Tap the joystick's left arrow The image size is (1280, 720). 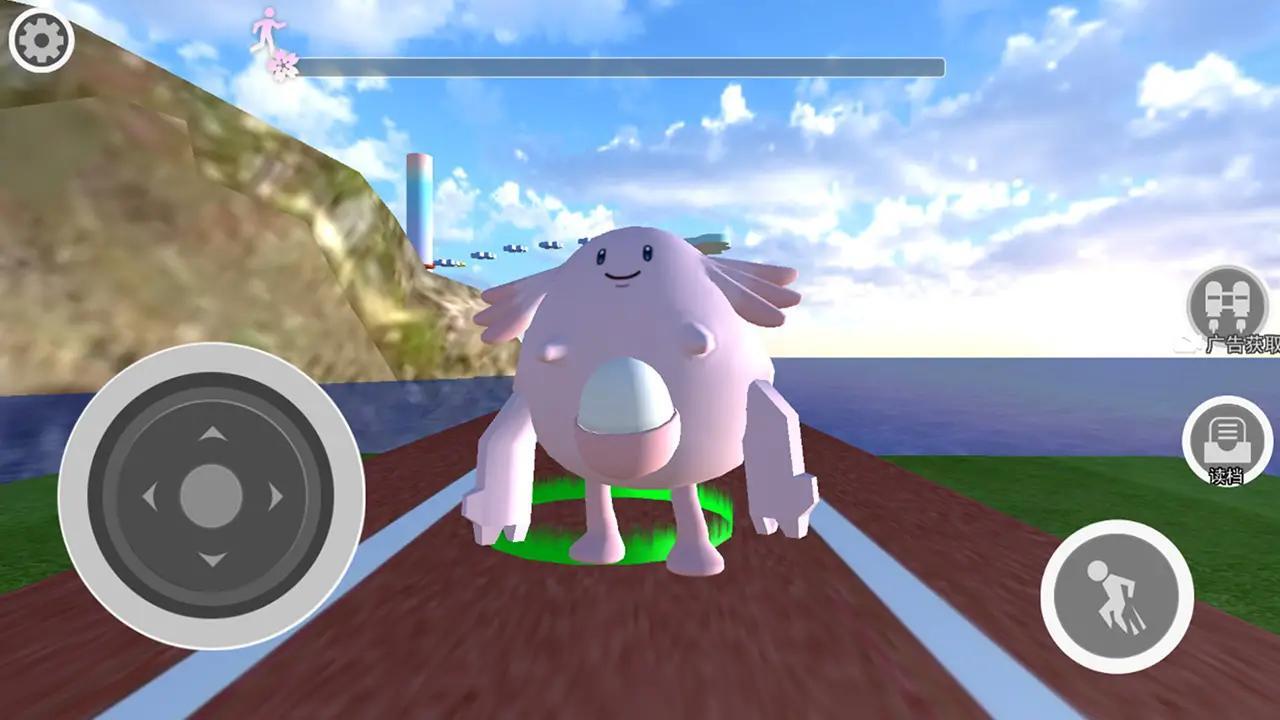pyautogui.click(x=149, y=496)
